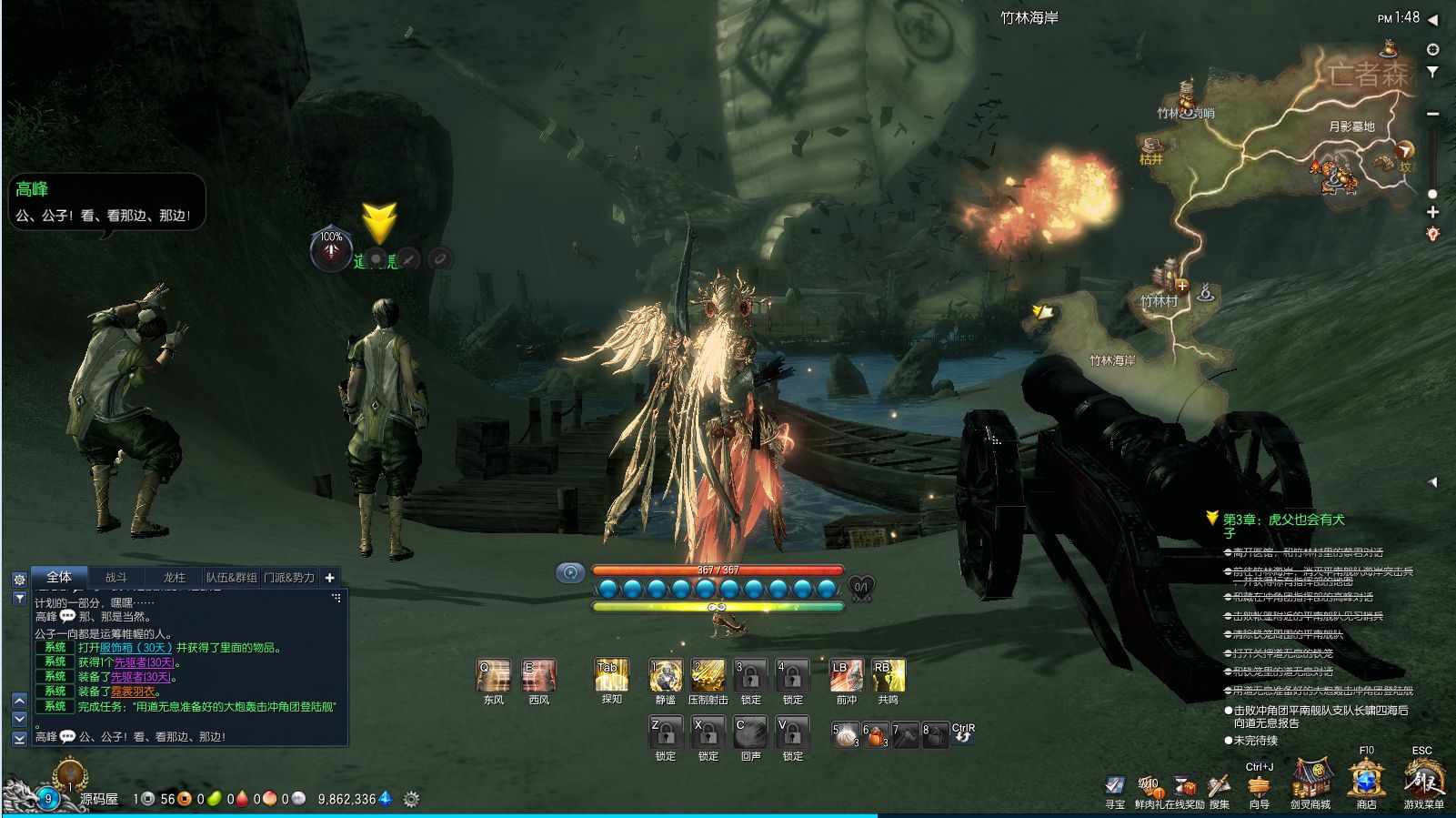This screenshot has width=1456, height=818.
Task: Activate the 东风 skill
Action: click(493, 676)
